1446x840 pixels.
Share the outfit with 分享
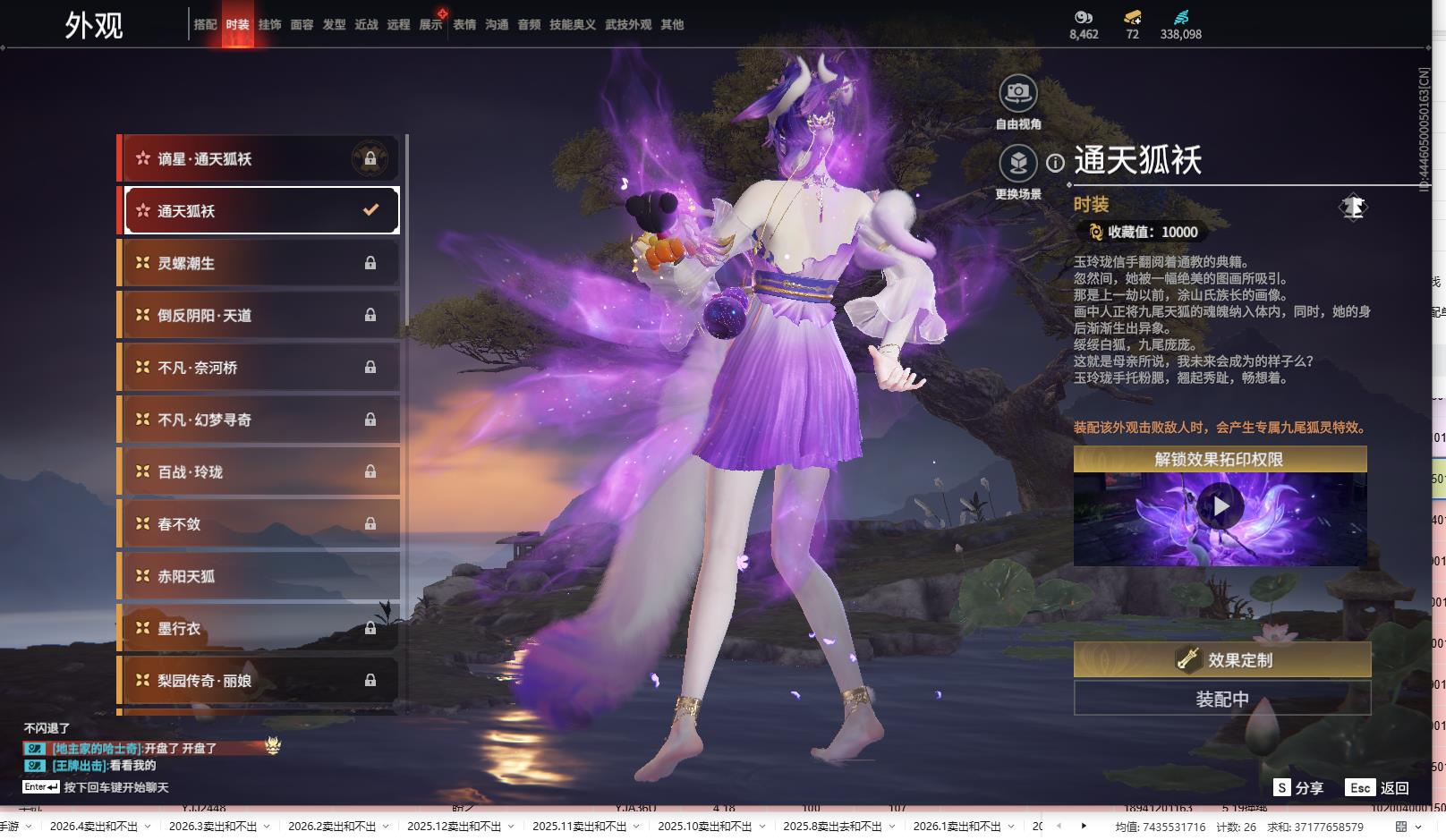click(x=1298, y=788)
